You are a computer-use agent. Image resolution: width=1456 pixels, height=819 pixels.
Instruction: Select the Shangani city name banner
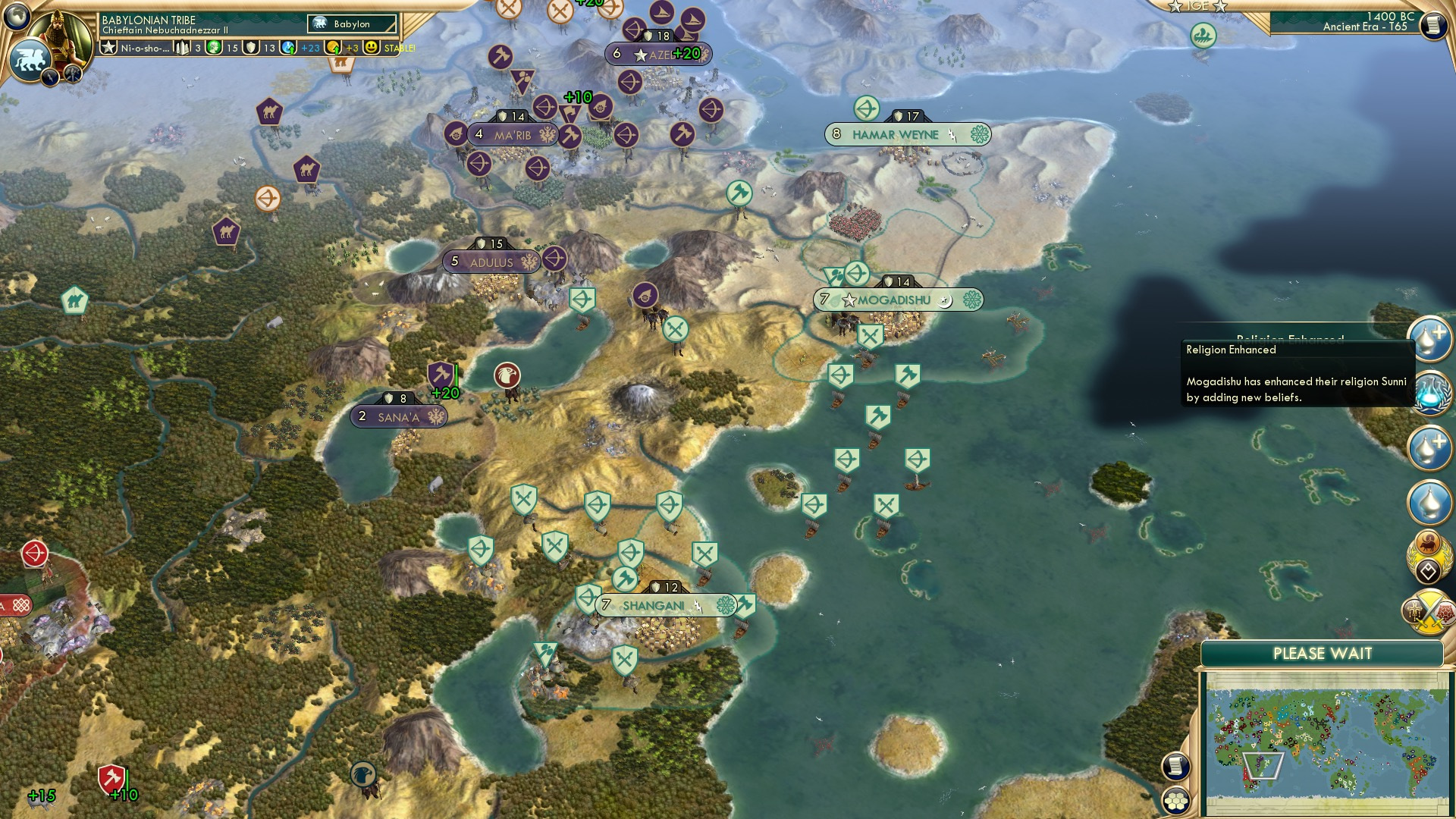[x=654, y=606]
